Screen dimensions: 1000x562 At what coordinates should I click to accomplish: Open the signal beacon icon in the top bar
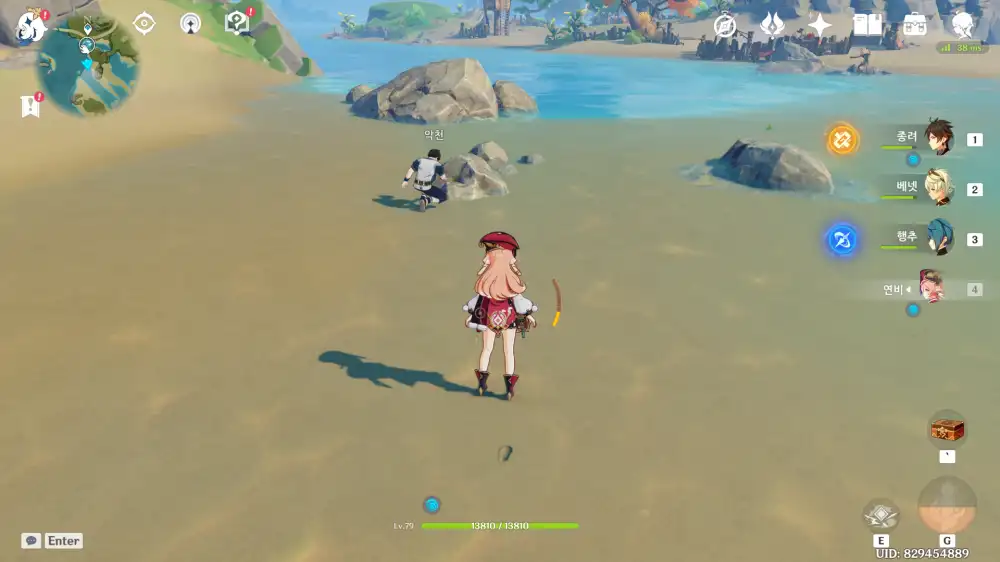[x=190, y=23]
